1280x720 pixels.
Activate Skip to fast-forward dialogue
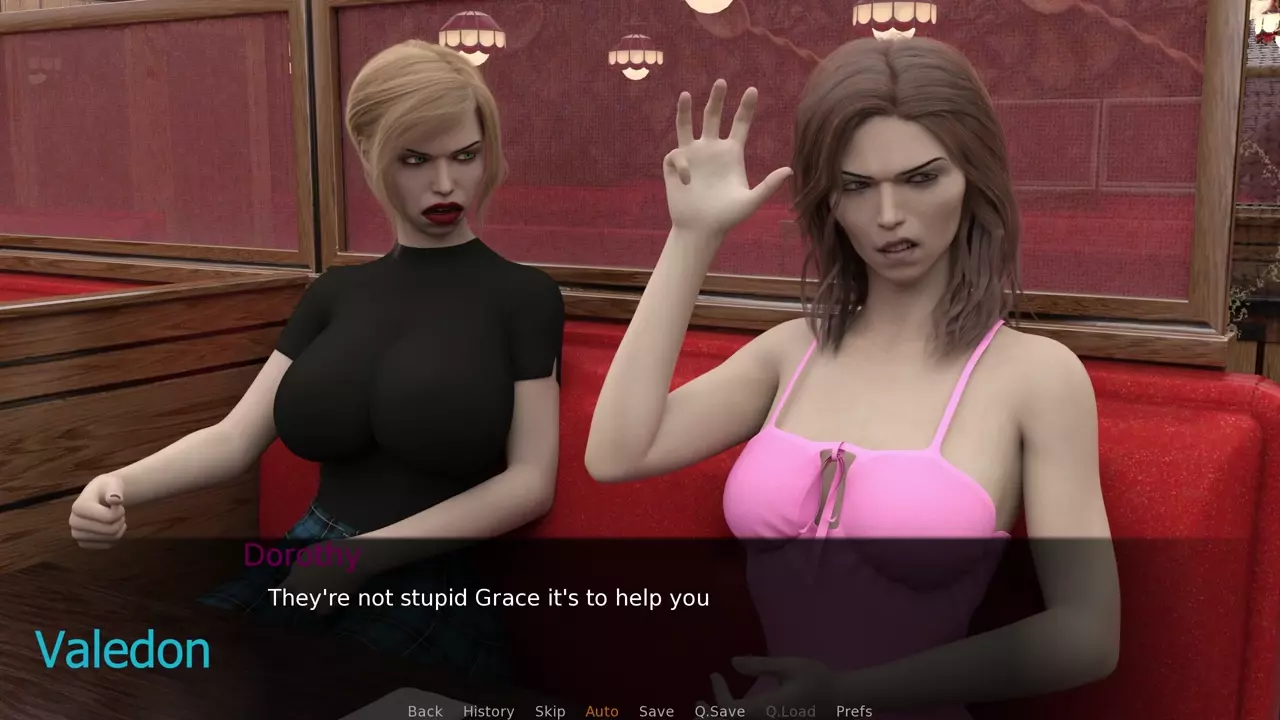coord(550,711)
